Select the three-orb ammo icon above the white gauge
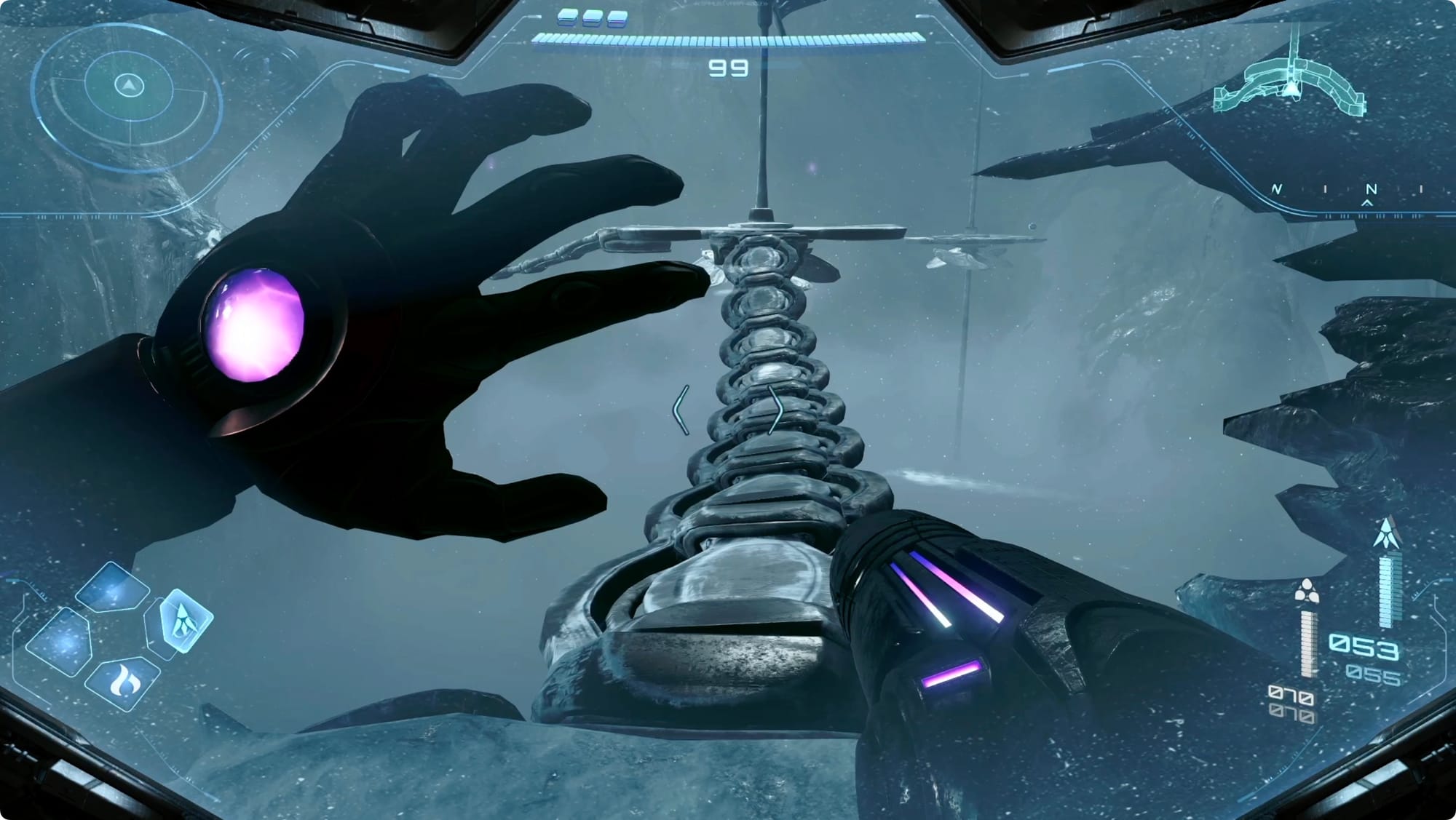Image resolution: width=1456 pixels, height=820 pixels. pyautogui.click(x=1307, y=591)
